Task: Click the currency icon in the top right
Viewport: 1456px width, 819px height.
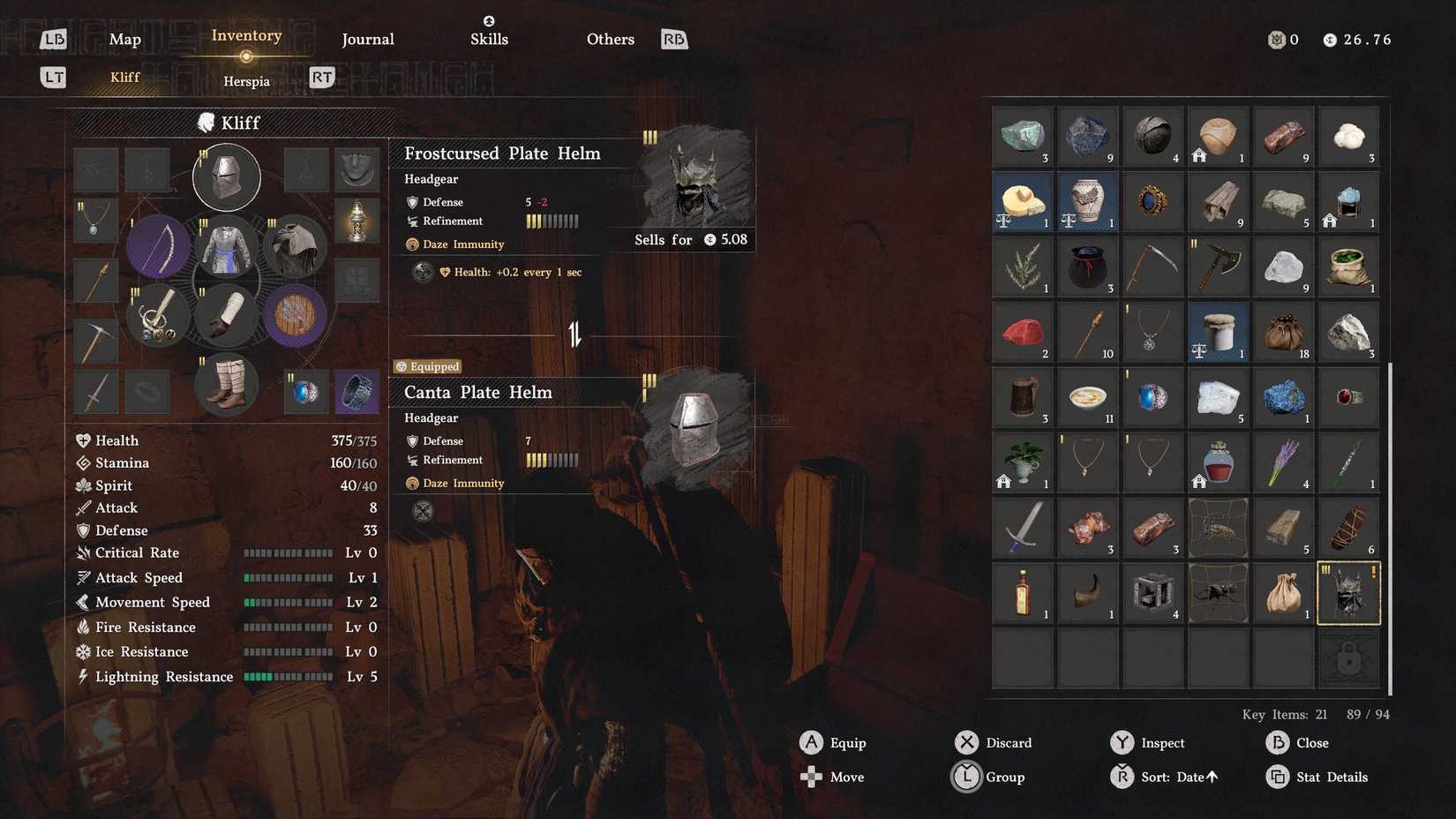Action: (1329, 39)
